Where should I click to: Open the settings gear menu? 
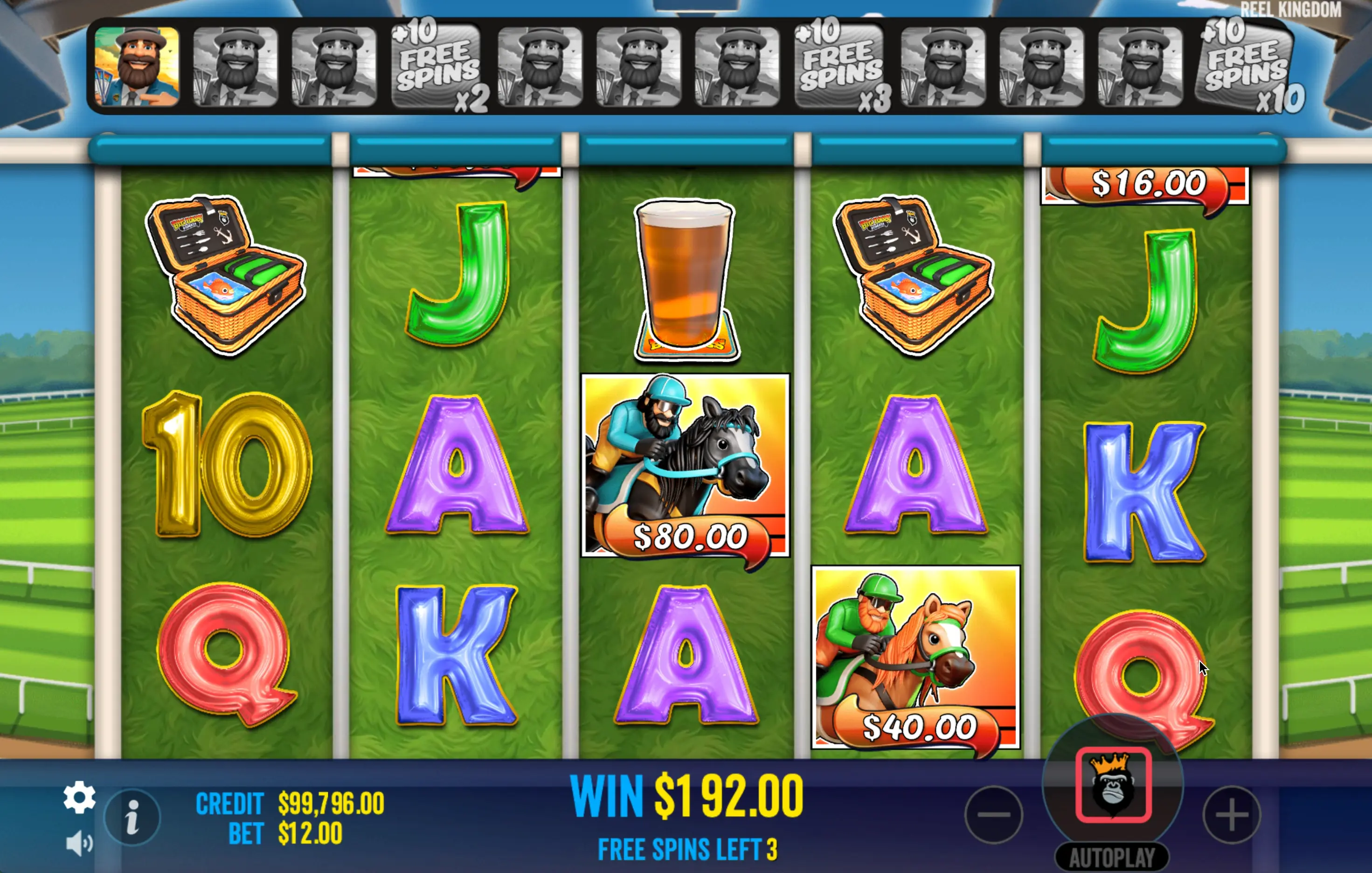[79, 797]
